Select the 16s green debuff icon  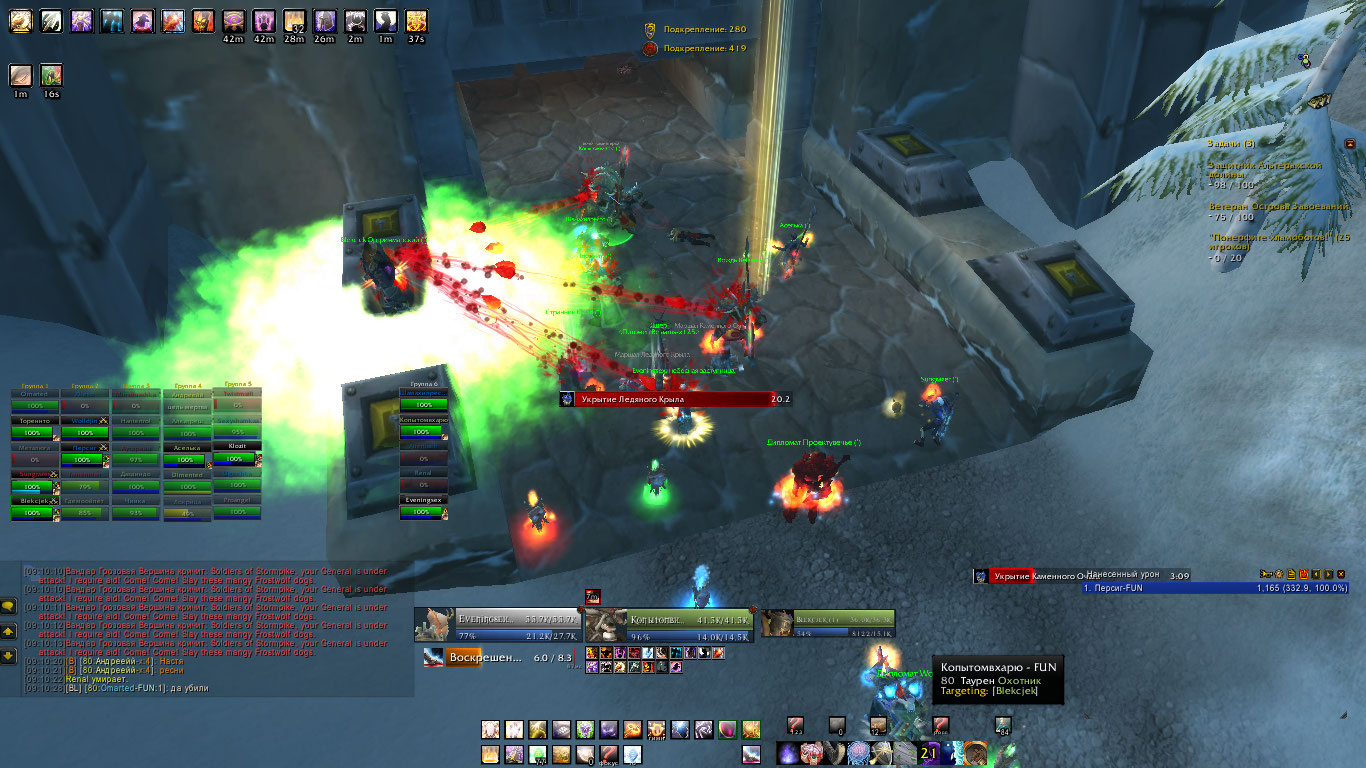(51, 75)
